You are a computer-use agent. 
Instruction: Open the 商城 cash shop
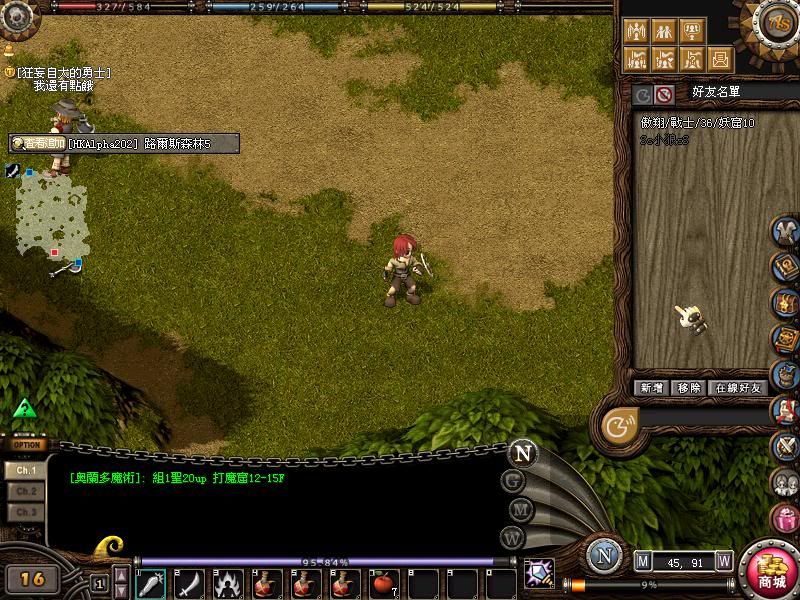pyautogui.click(x=771, y=573)
